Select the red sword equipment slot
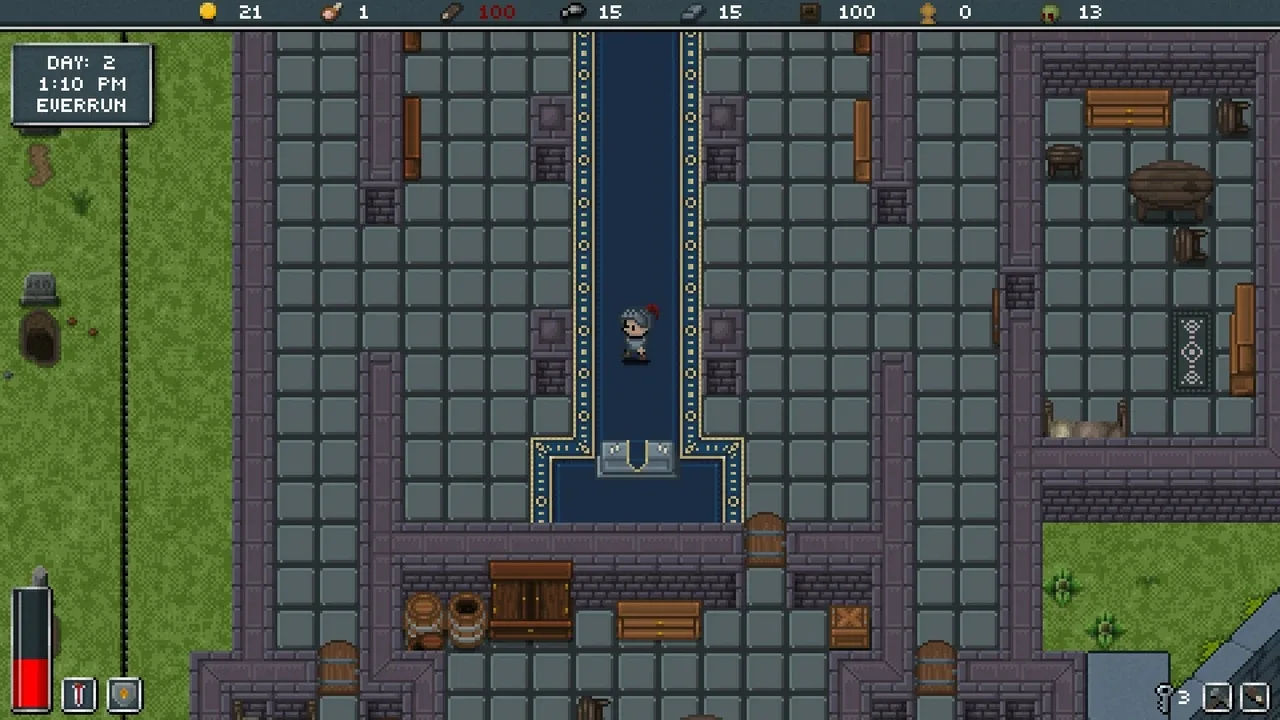This screenshot has height=720, width=1280. [79, 694]
